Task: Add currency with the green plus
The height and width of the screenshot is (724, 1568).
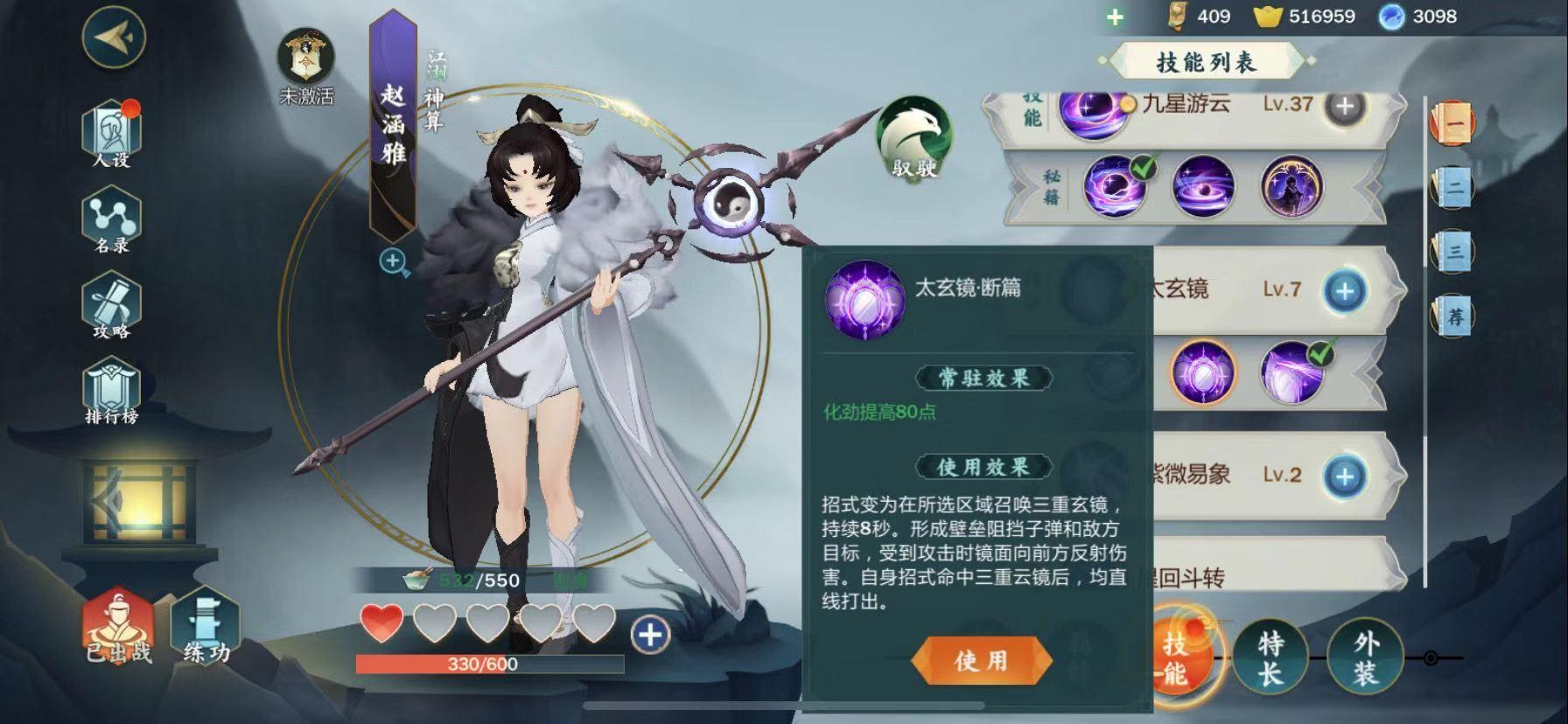Action: [x=1115, y=17]
